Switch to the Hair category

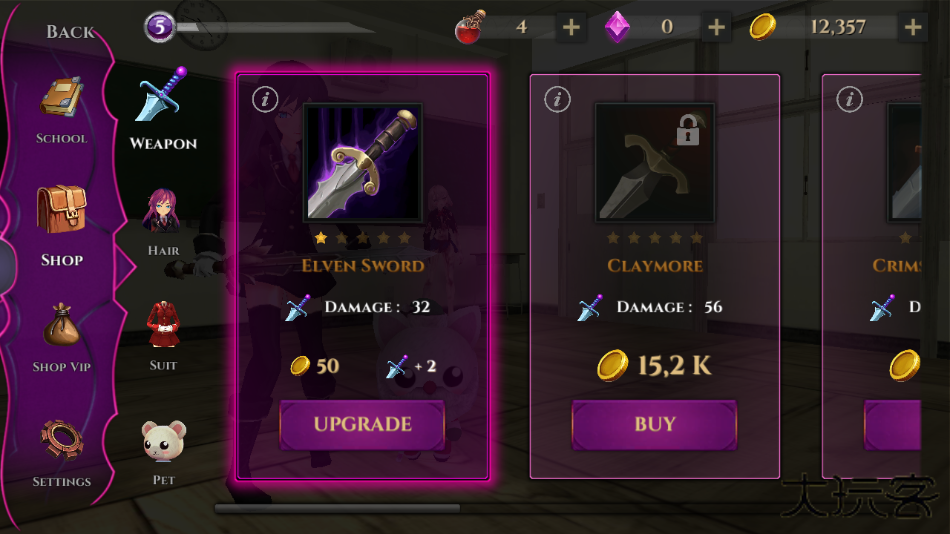point(163,222)
